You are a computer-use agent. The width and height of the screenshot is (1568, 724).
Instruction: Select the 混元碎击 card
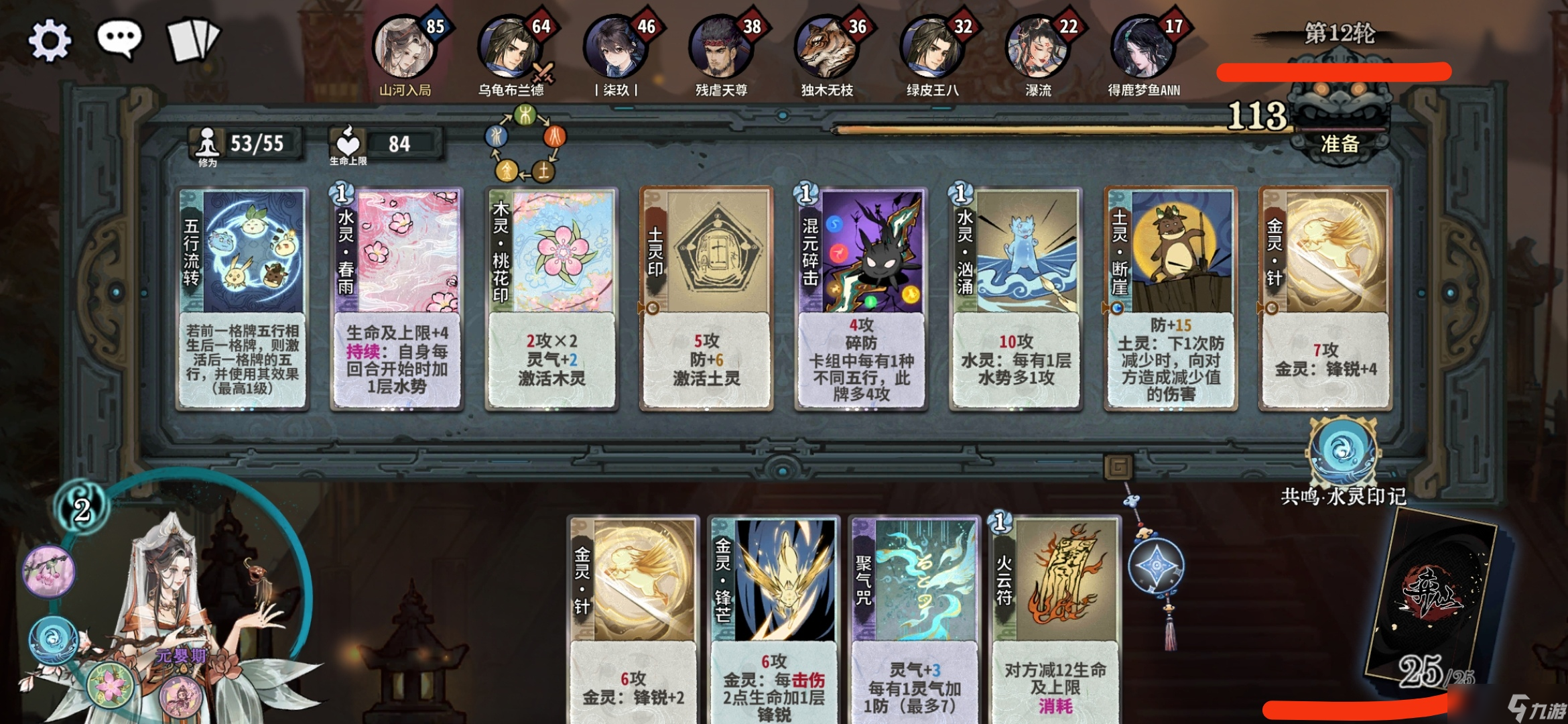coord(861,298)
